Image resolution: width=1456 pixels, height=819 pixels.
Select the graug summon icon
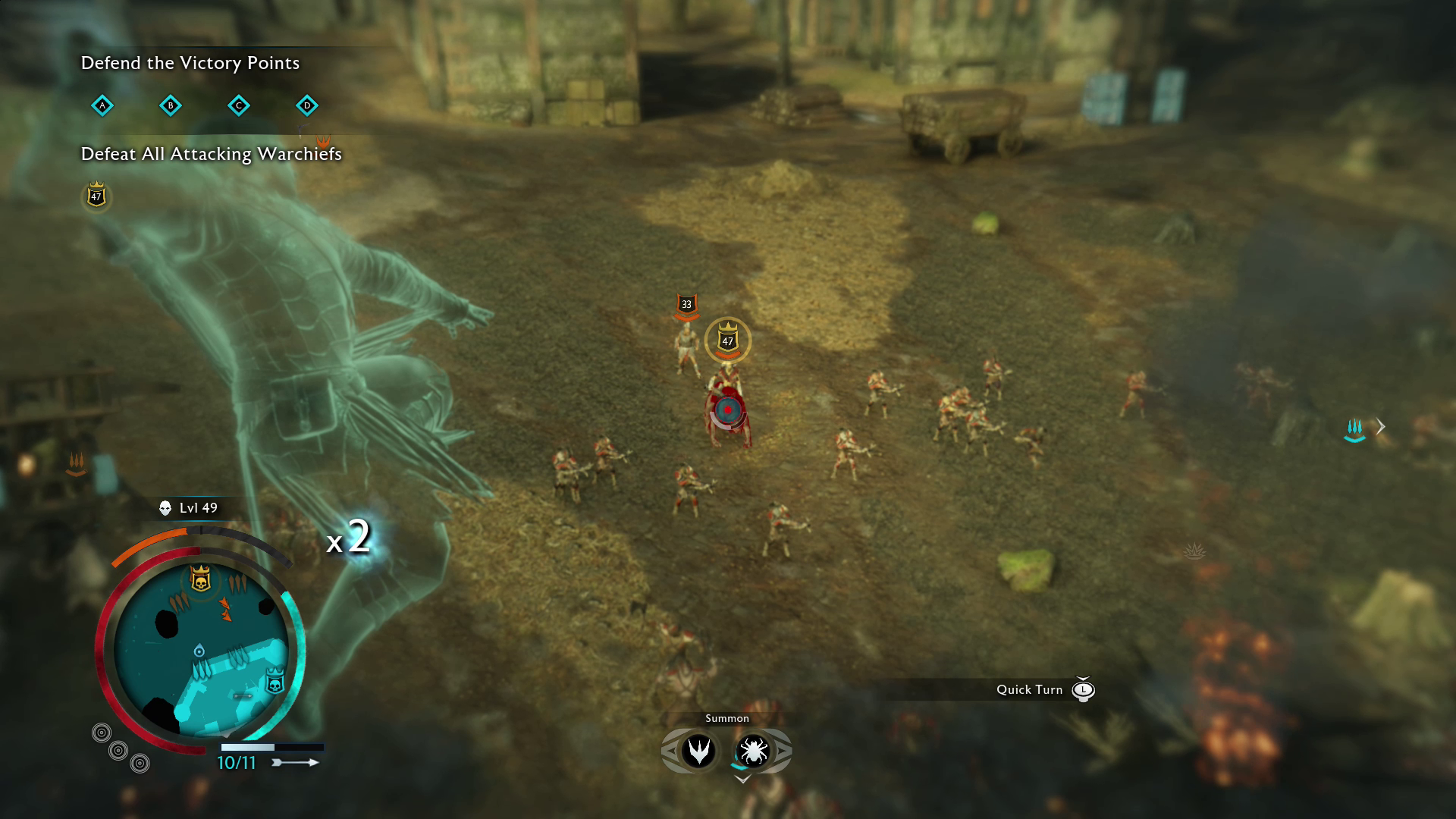698,751
